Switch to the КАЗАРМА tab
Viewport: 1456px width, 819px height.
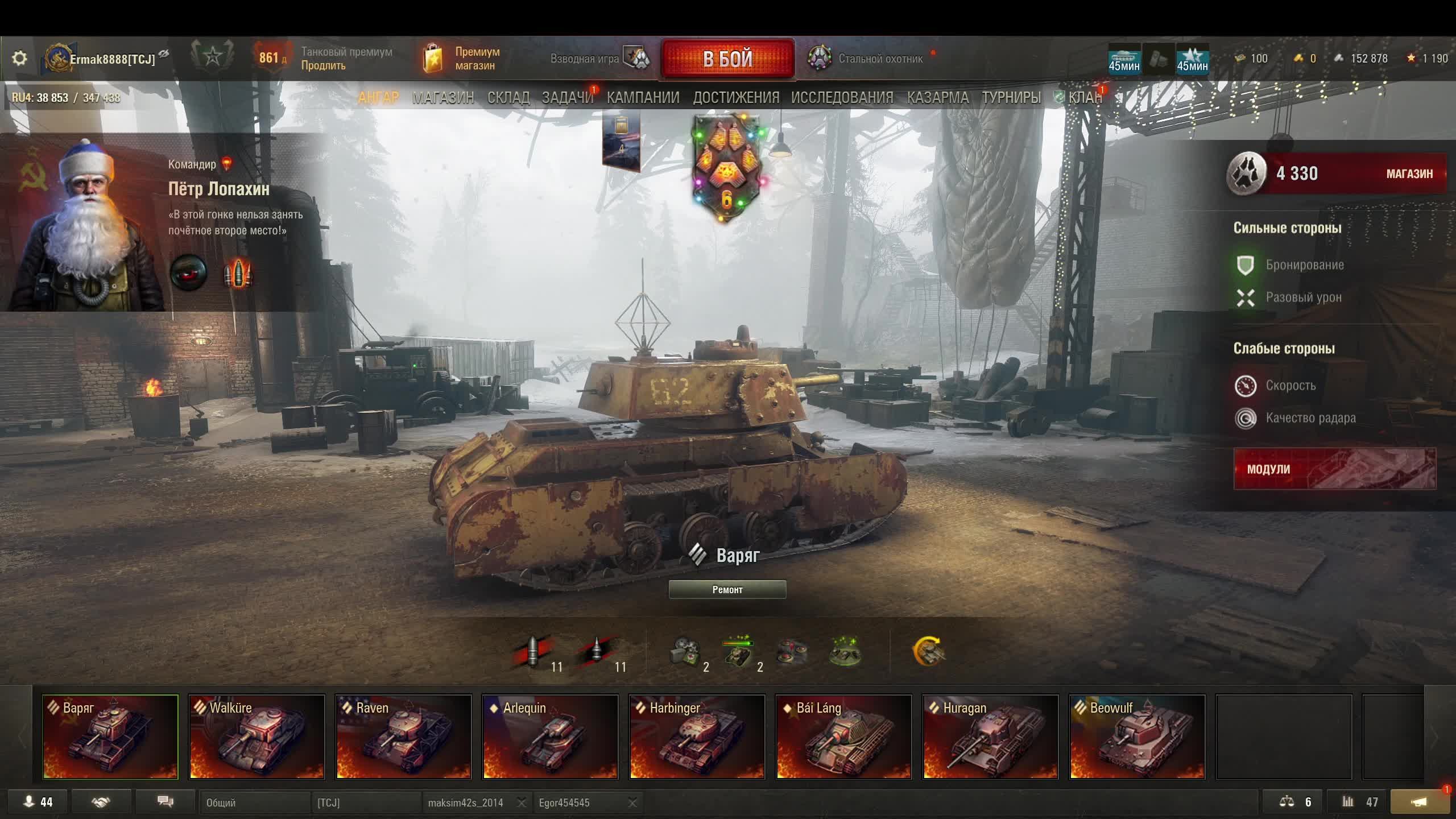pyautogui.click(x=937, y=98)
